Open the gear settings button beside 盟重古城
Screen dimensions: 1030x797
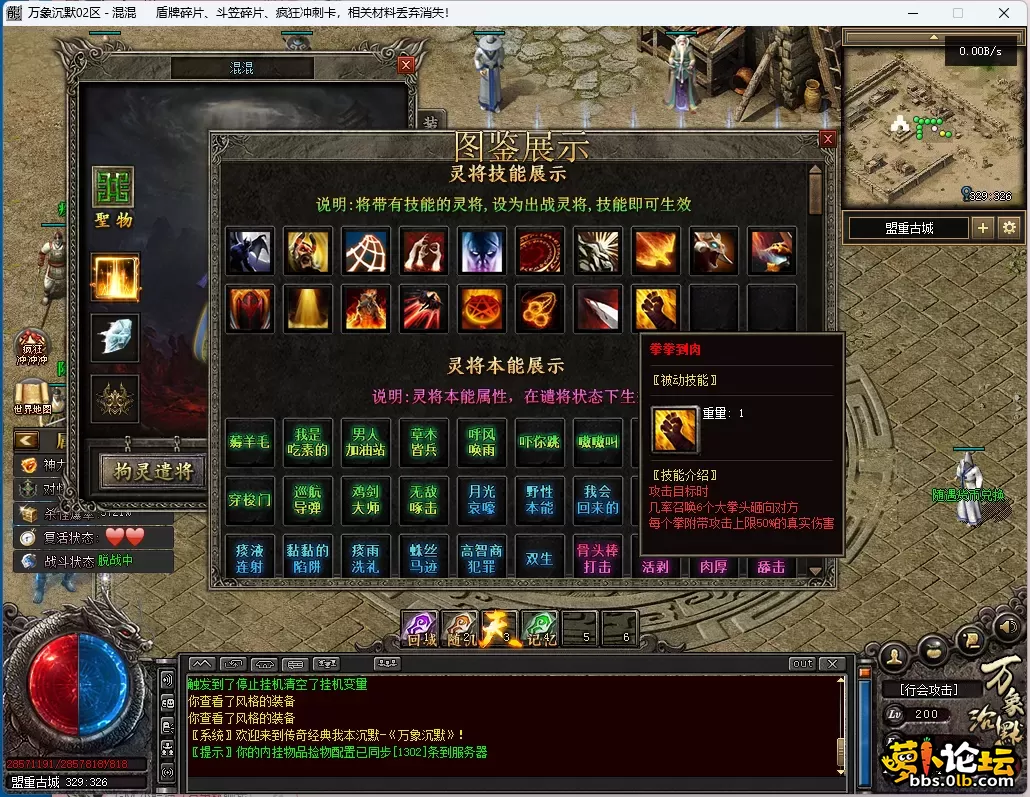(x=1009, y=228)
